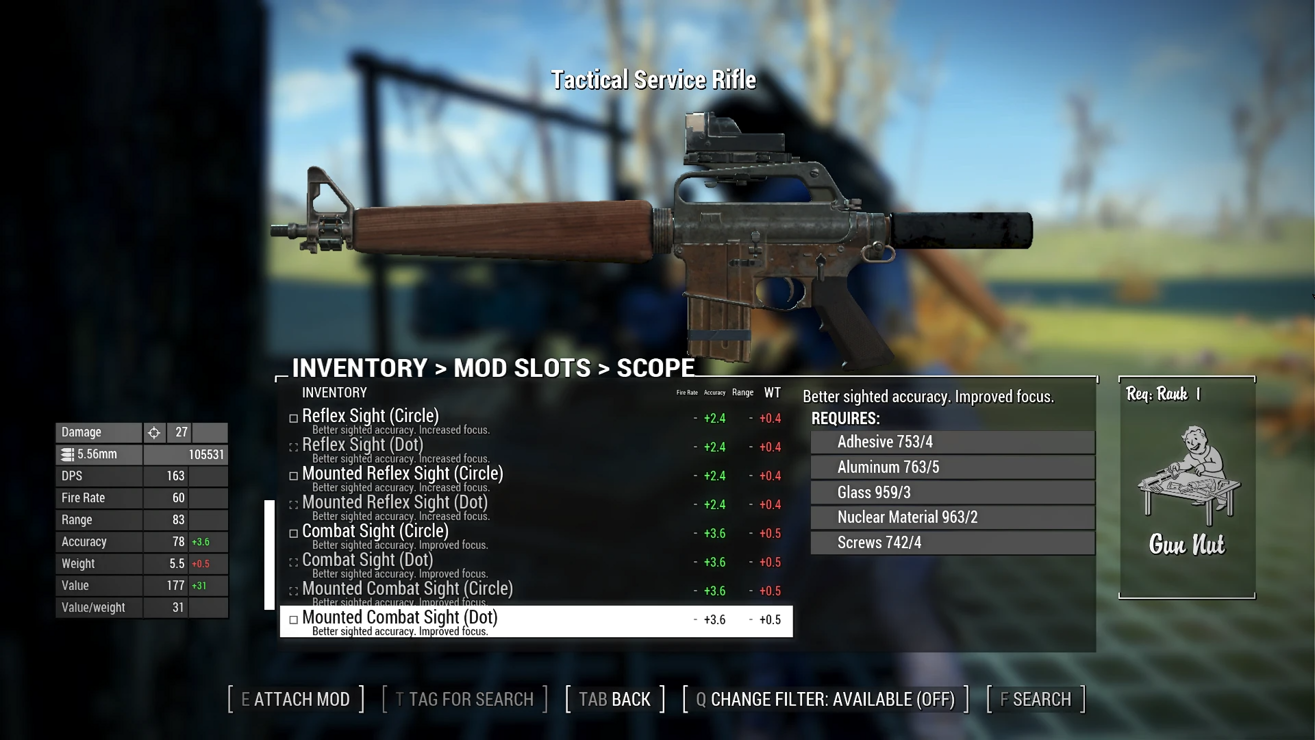Select Mounted Reflex Sight (Circle)
1315x740 pixels.
pos(402,474)
